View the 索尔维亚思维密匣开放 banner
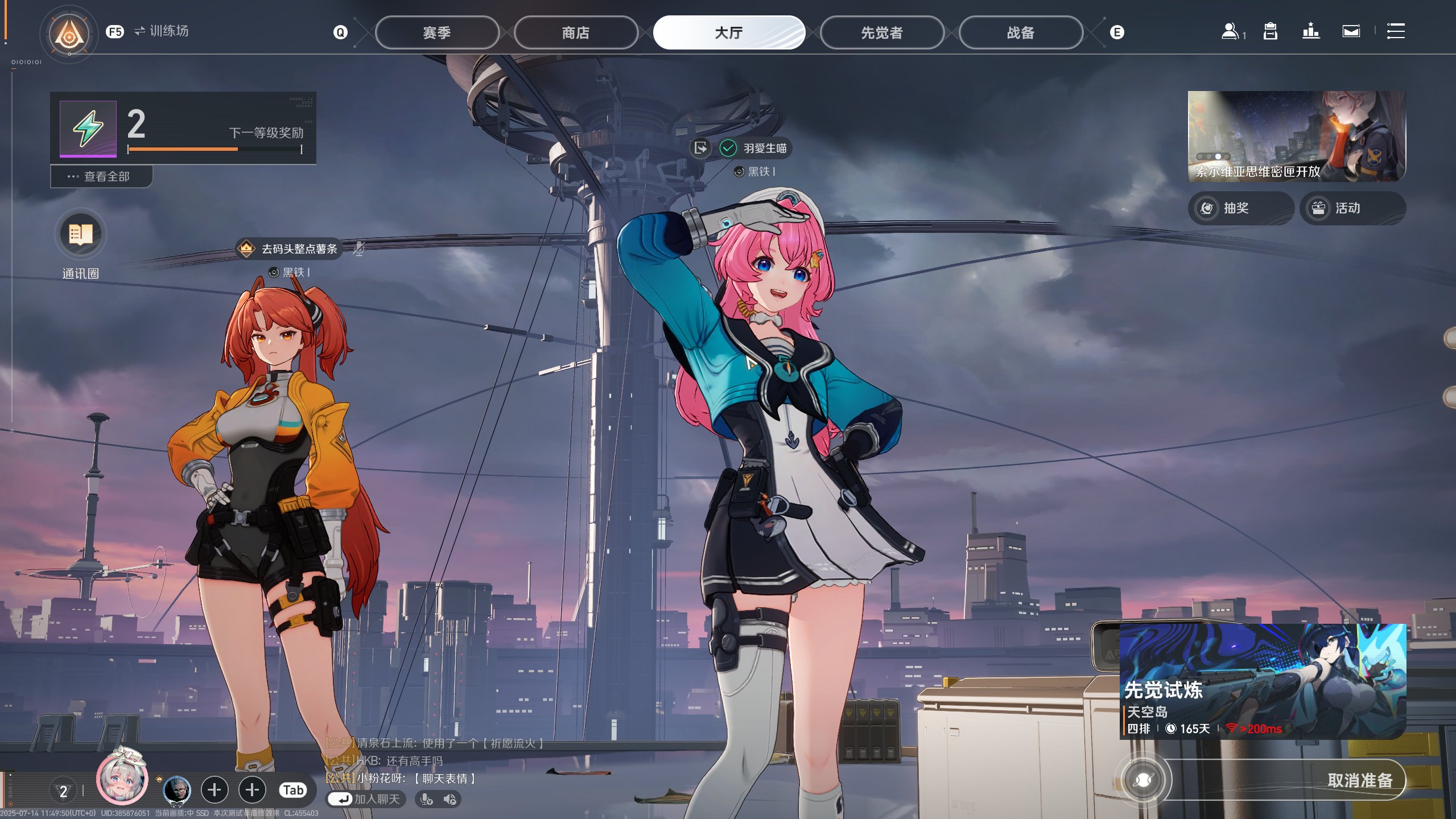 point(1296,137)
